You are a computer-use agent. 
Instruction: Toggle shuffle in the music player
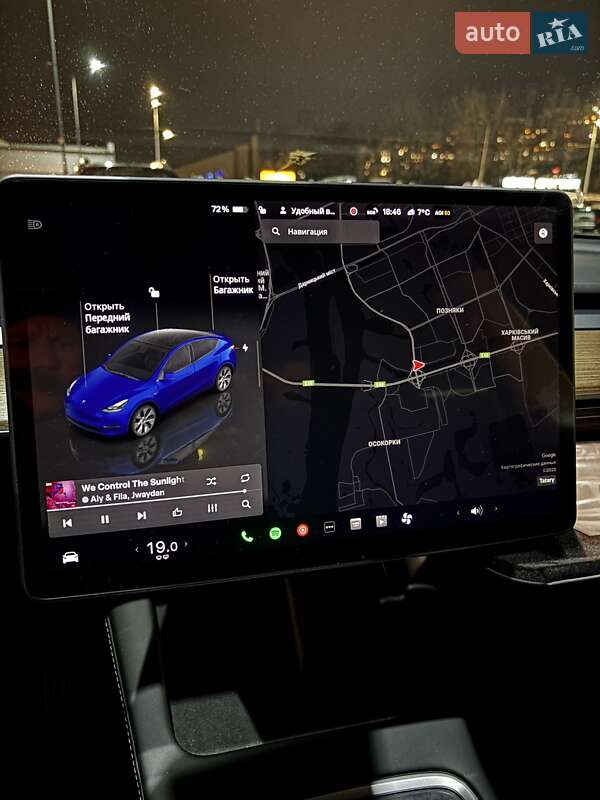coord(211,481)
